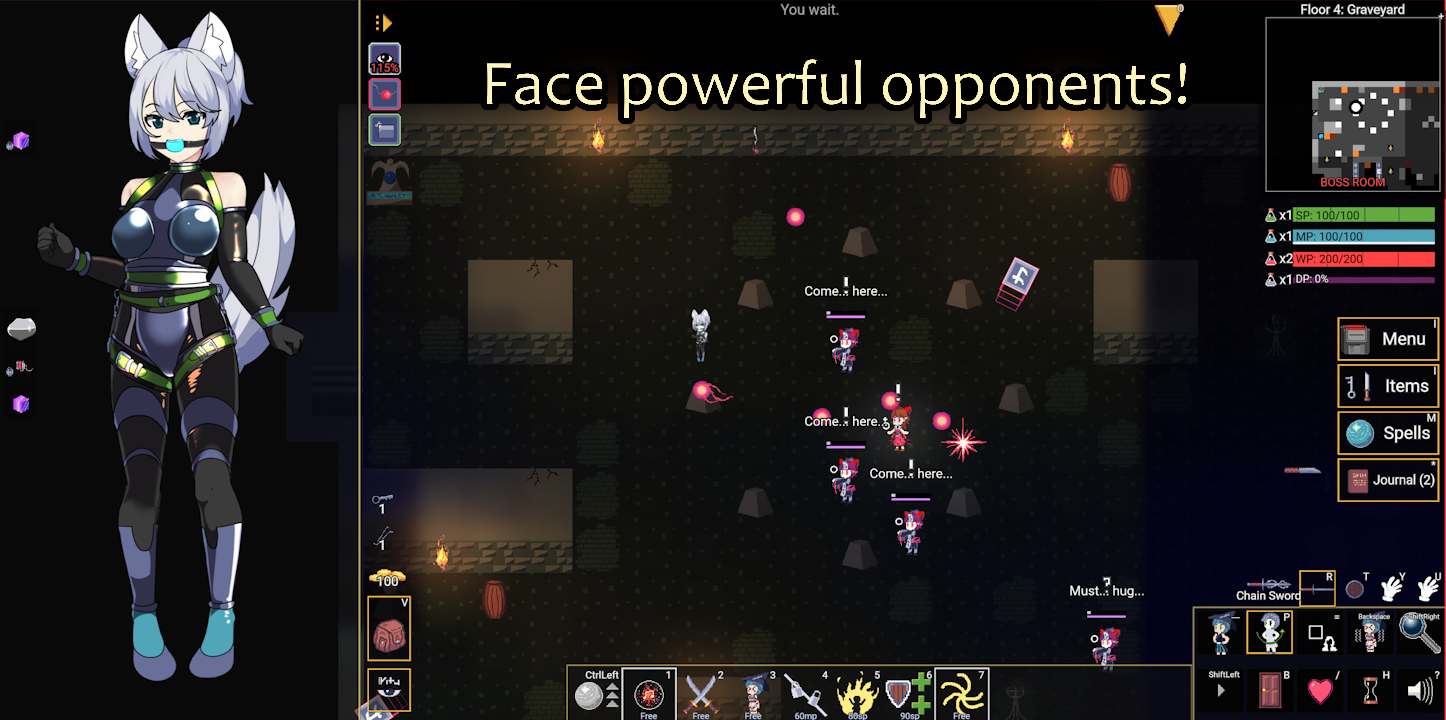Viewport: 1446px width, 720px height.
Task: Open the backpack in the V slot
Action: click(389, 630)
